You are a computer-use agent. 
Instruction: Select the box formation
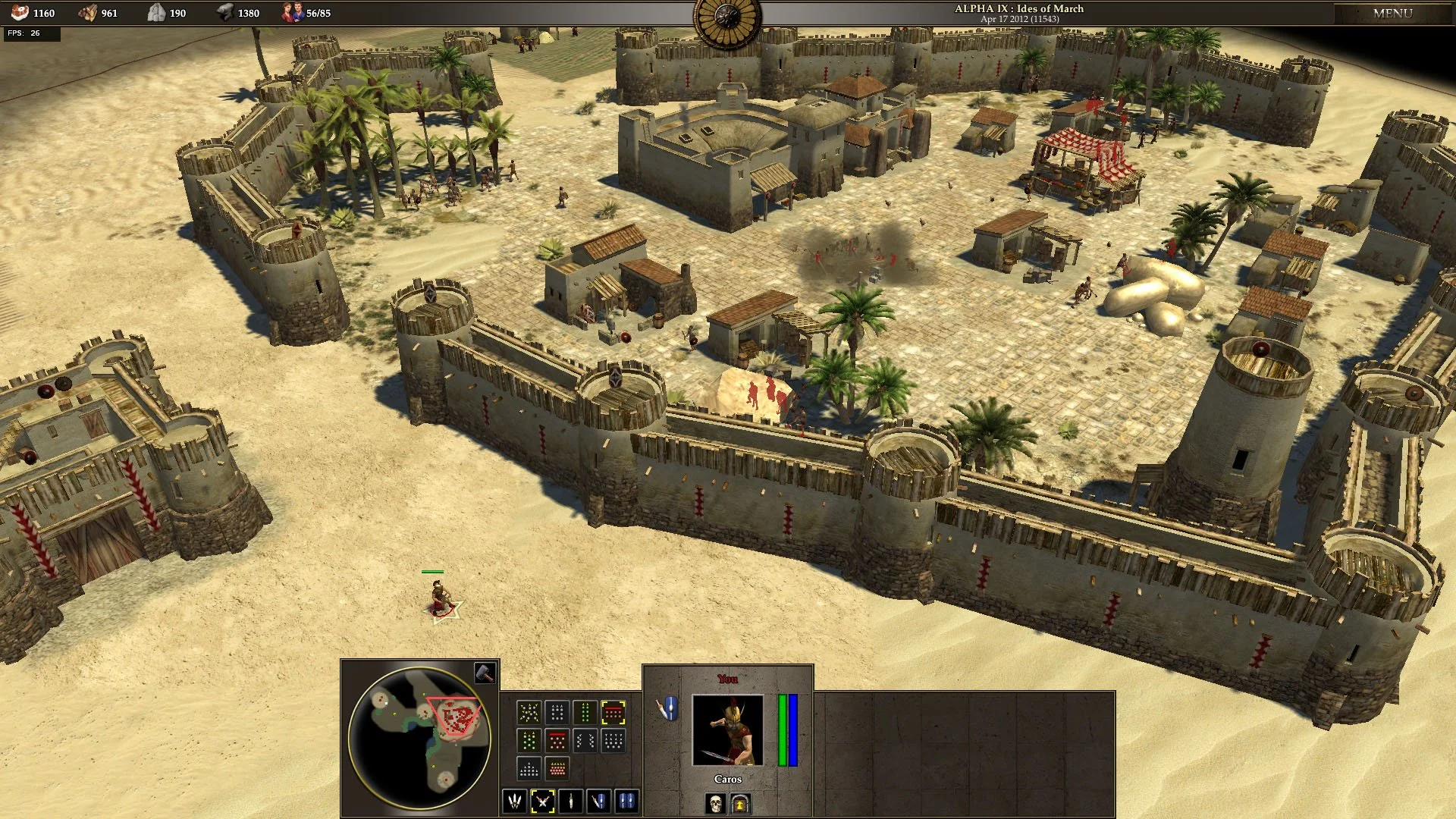557,711
